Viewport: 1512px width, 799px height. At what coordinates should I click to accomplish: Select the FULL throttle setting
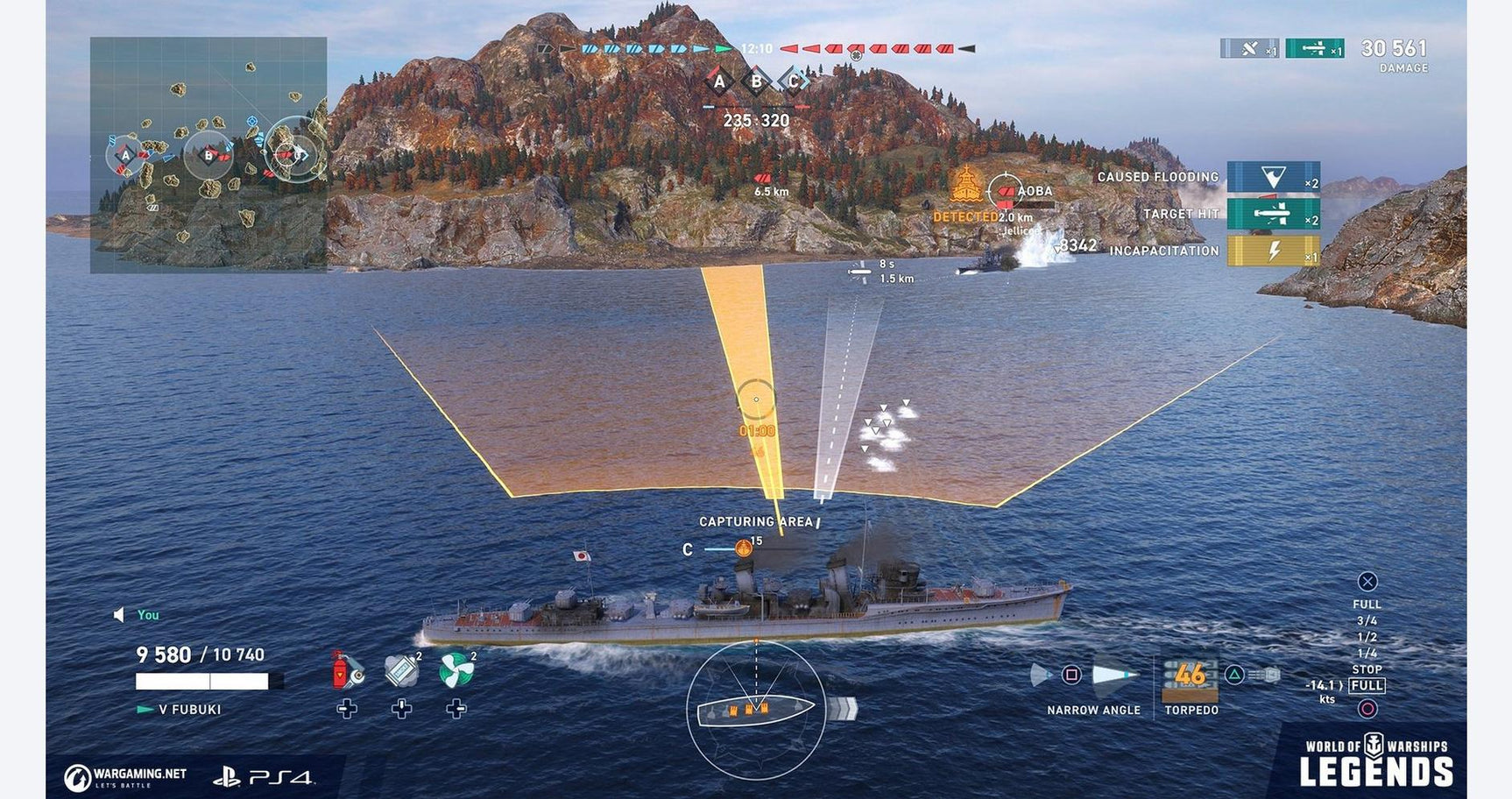click(1367, 605)
